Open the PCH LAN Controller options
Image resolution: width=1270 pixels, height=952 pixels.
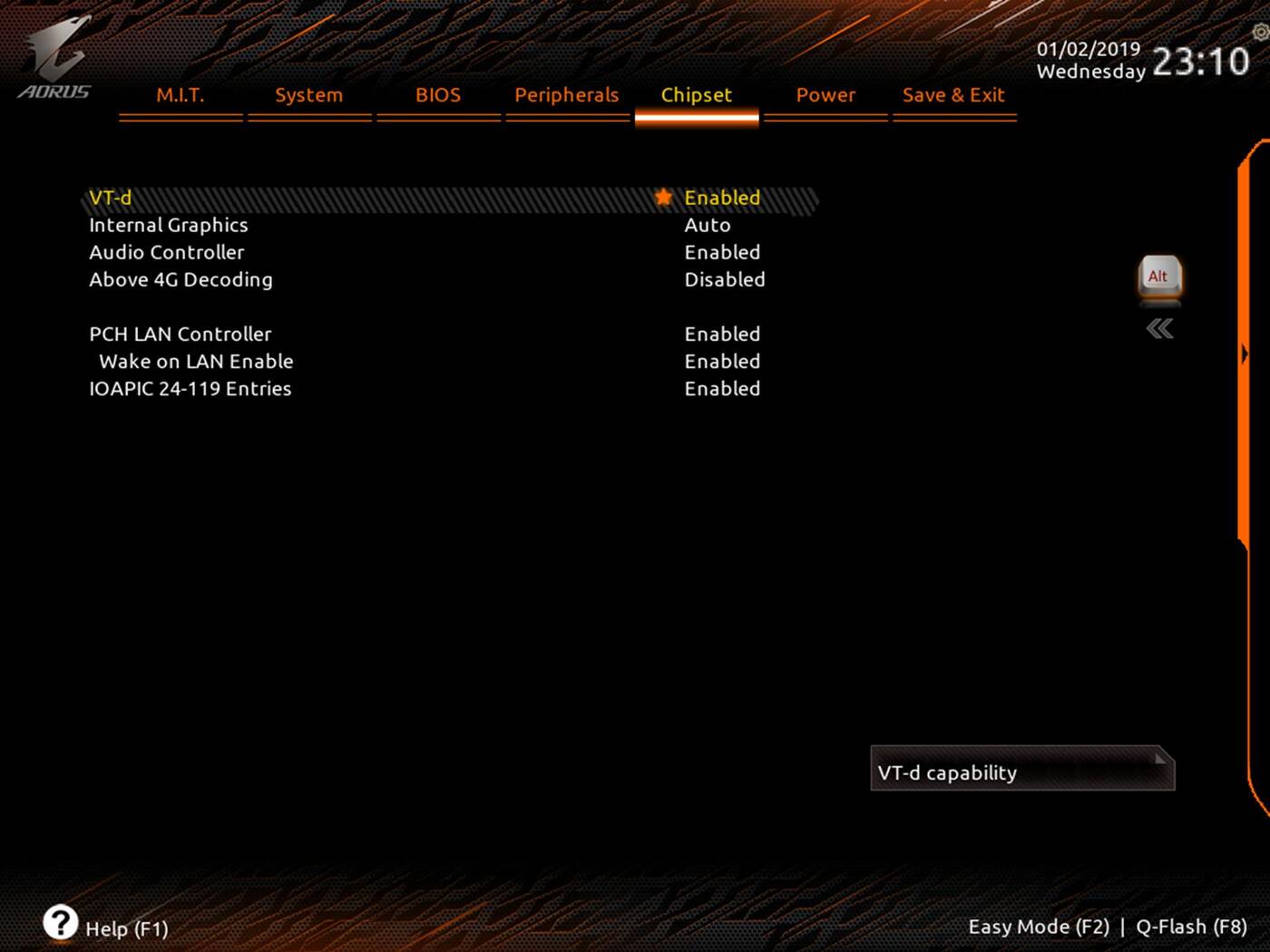[722, 334]
